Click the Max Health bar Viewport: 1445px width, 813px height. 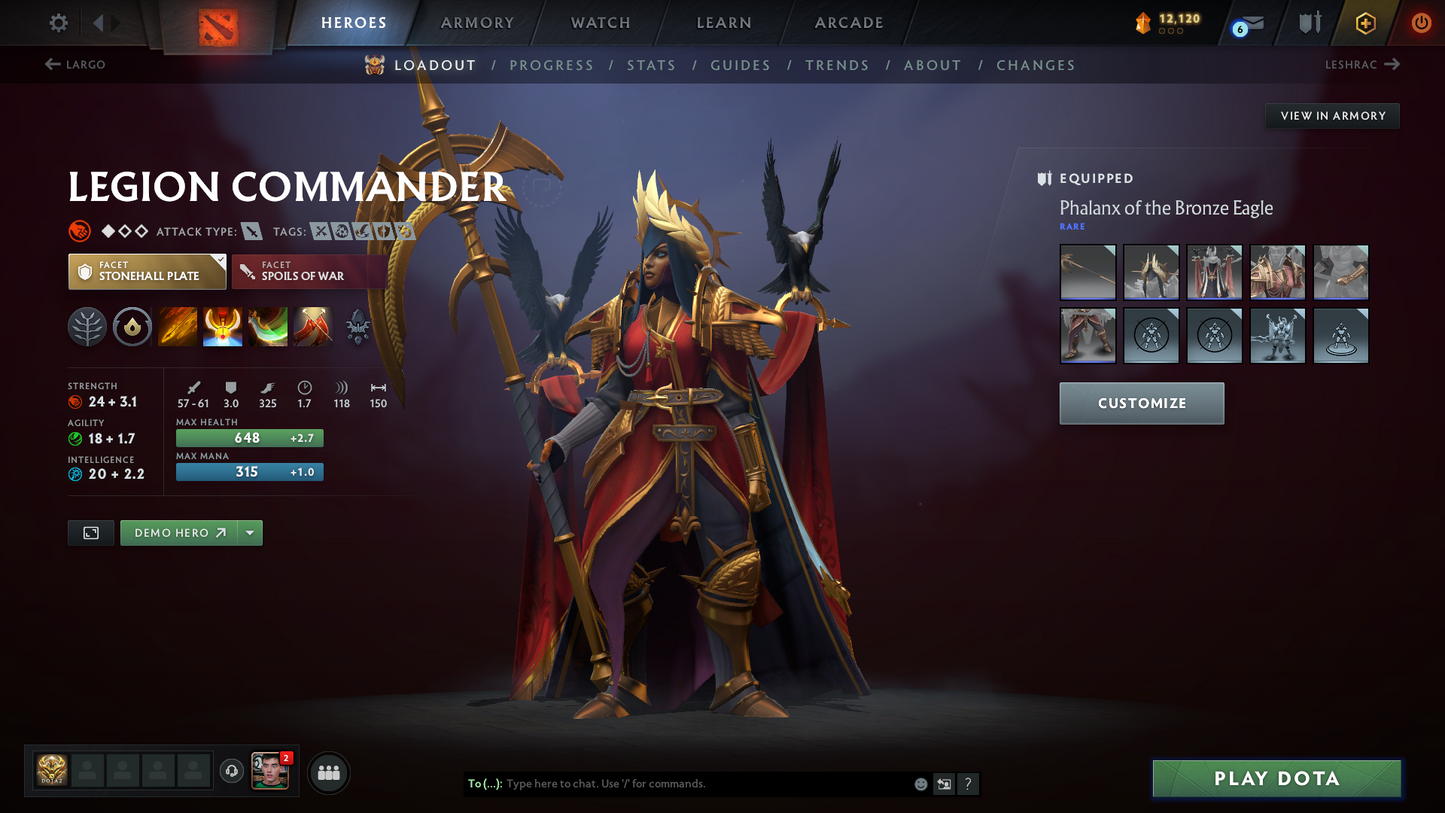(249, 437)
